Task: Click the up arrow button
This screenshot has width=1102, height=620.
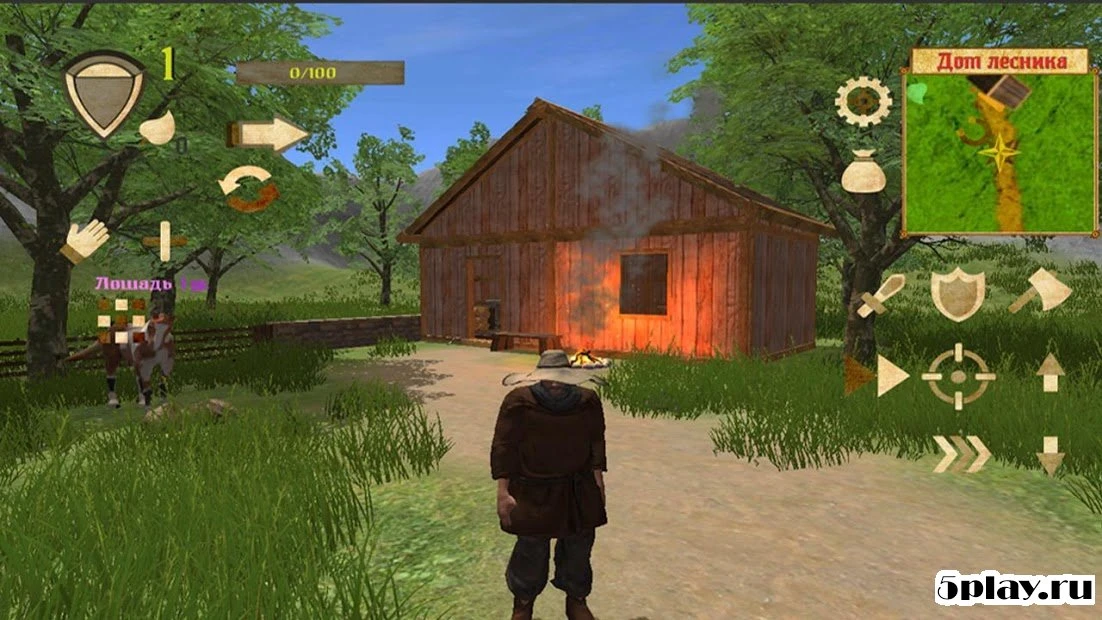Action: [x=1050, y=372]
